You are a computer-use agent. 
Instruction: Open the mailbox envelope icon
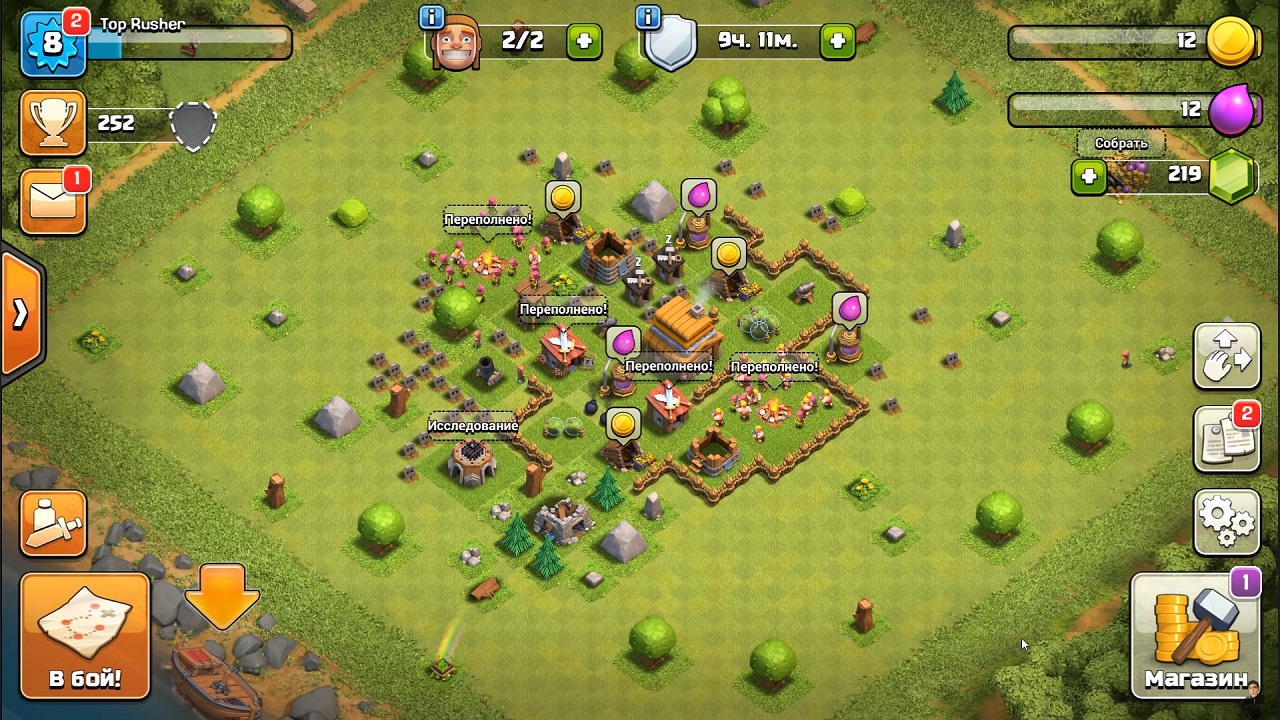53,201
